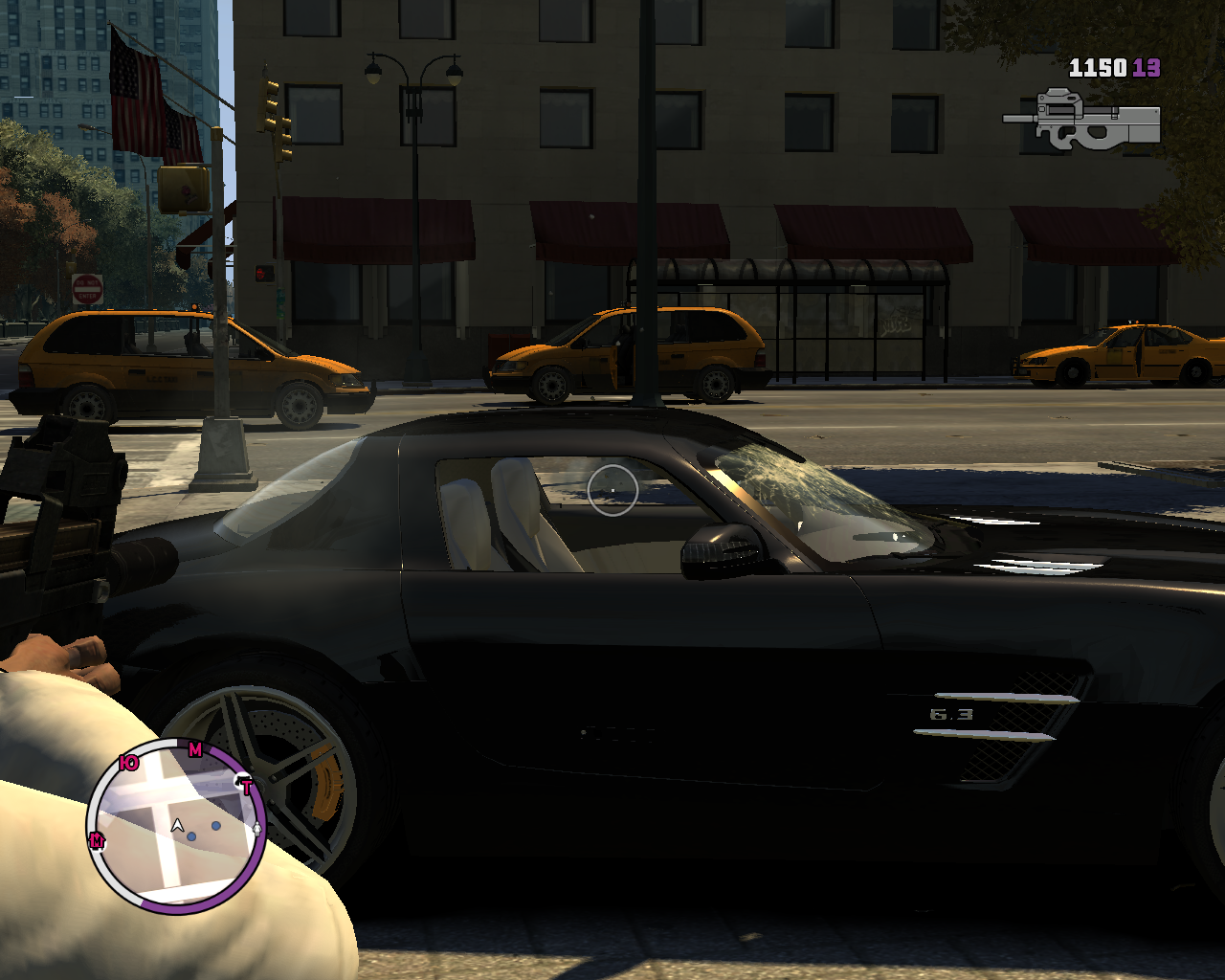
Task: Click the white player arrow on the minimap
Action: point(177,825)
